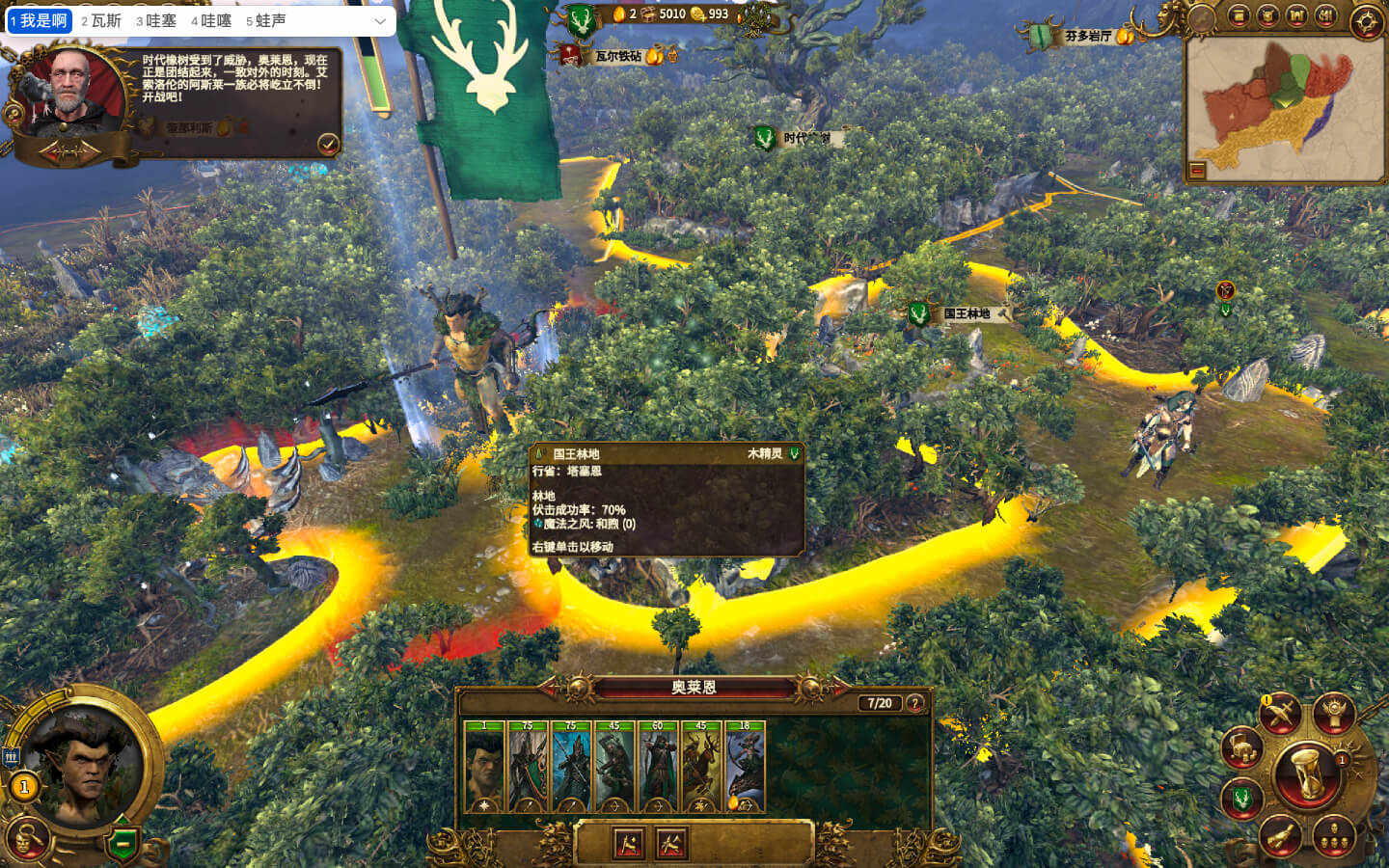
Task: Collapse the minimap with the minus button
Action: pos(1197,171)
